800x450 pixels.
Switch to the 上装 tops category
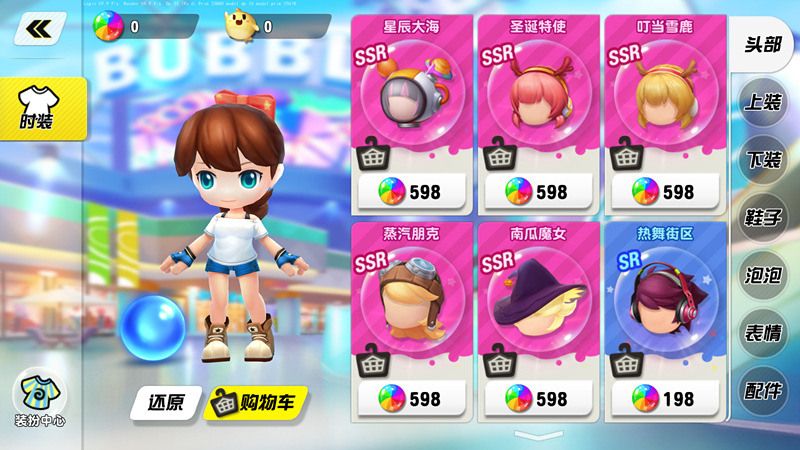[763, 102]
